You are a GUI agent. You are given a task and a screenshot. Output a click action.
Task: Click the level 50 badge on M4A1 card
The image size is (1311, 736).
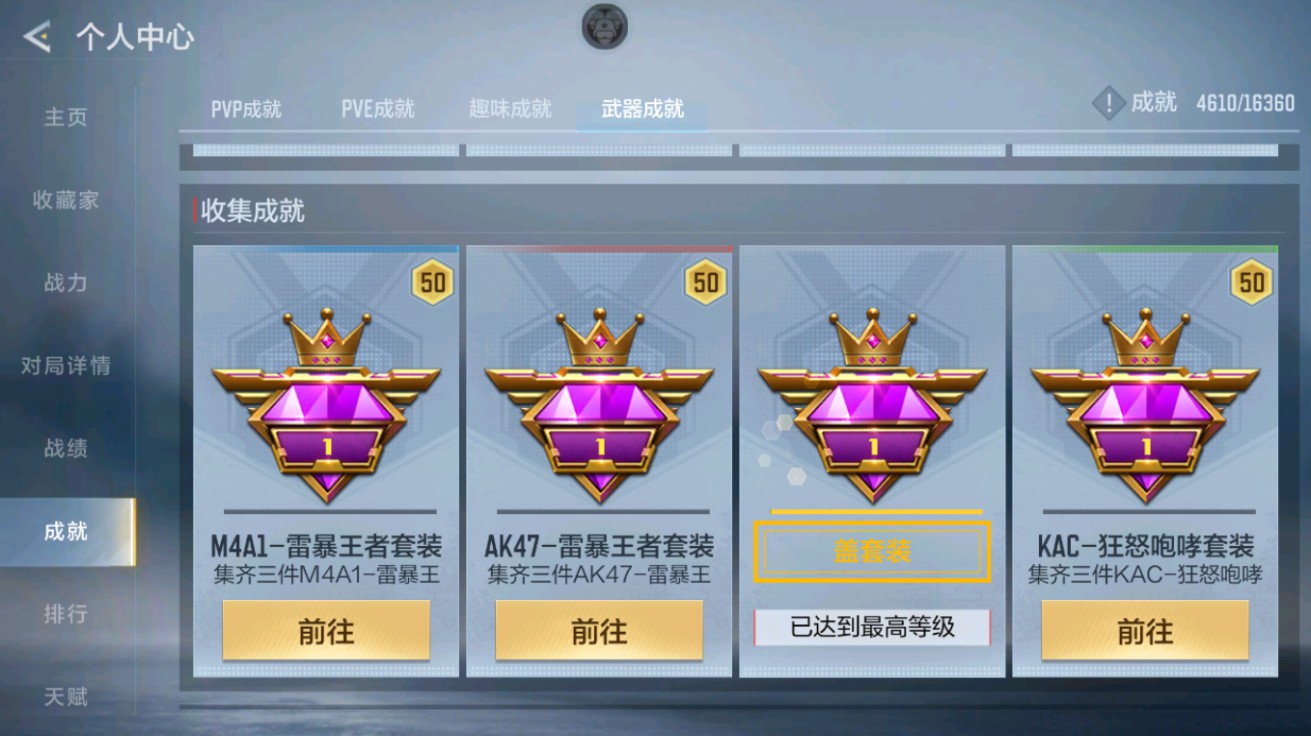[x=432, y=283]
